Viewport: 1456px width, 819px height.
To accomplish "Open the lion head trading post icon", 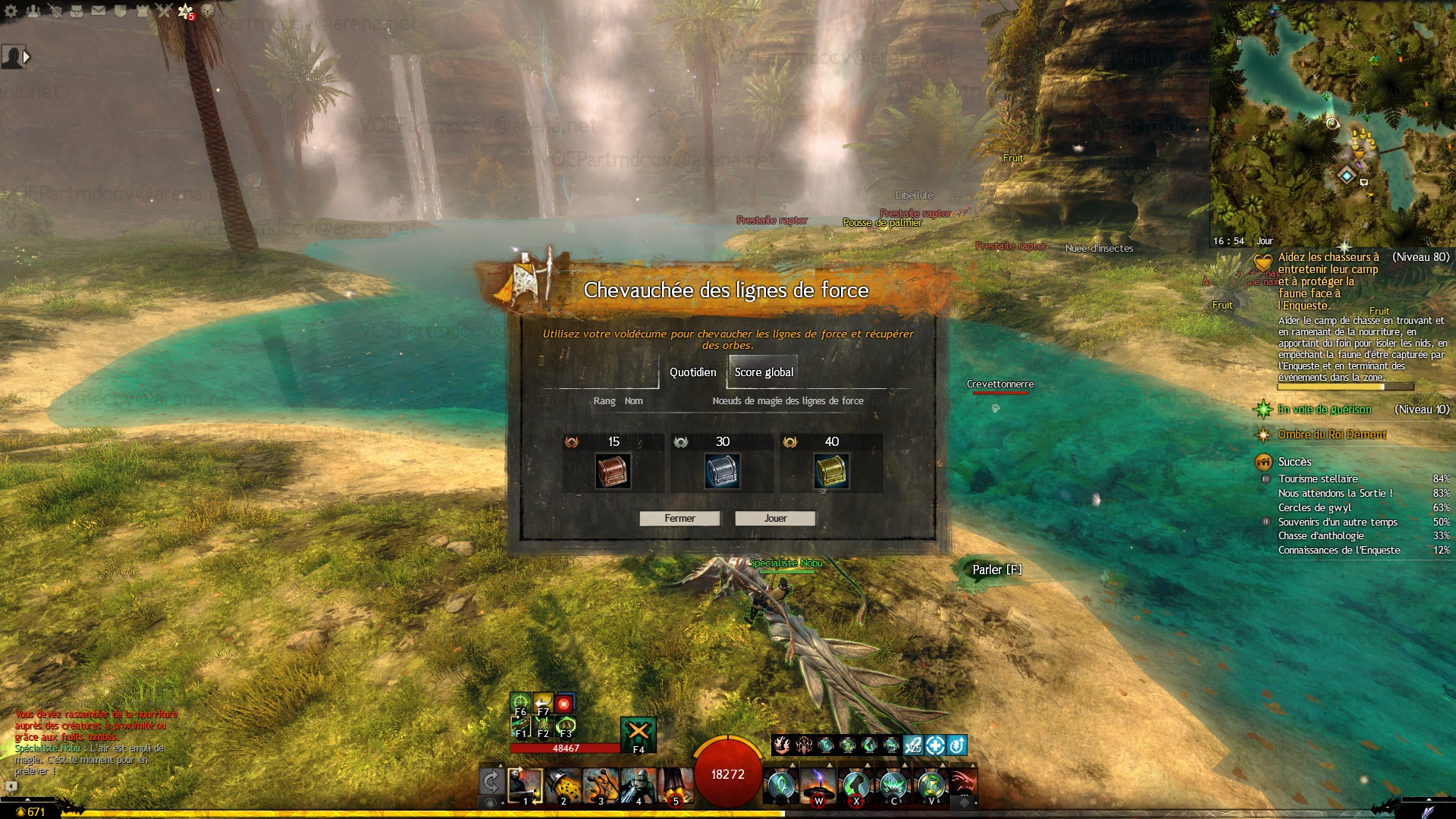I will pyautogui.click(x=207, y=11).
